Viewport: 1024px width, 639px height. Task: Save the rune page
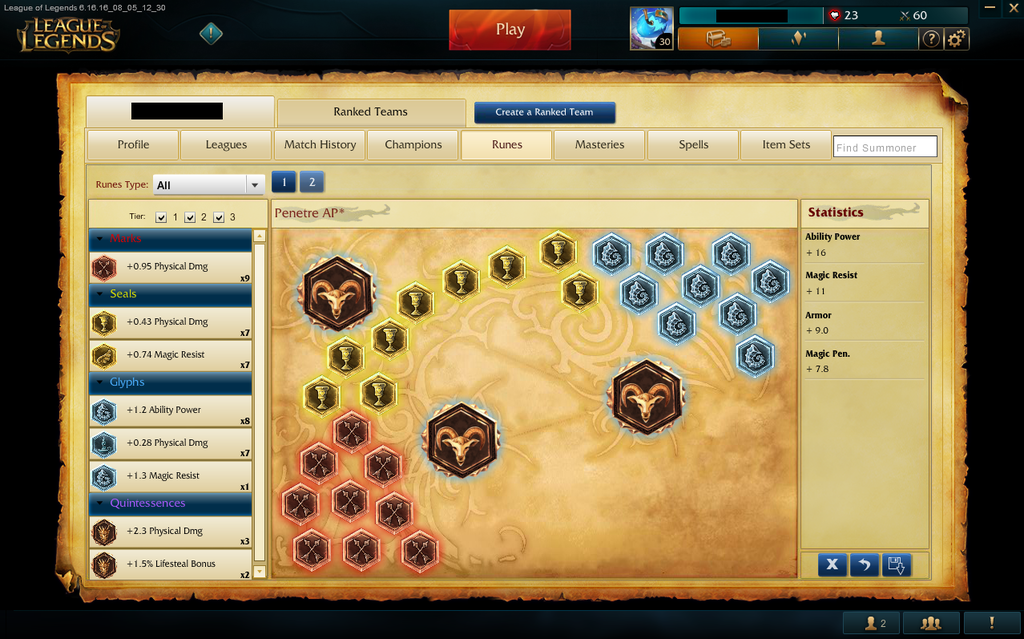tap(896, 565)
